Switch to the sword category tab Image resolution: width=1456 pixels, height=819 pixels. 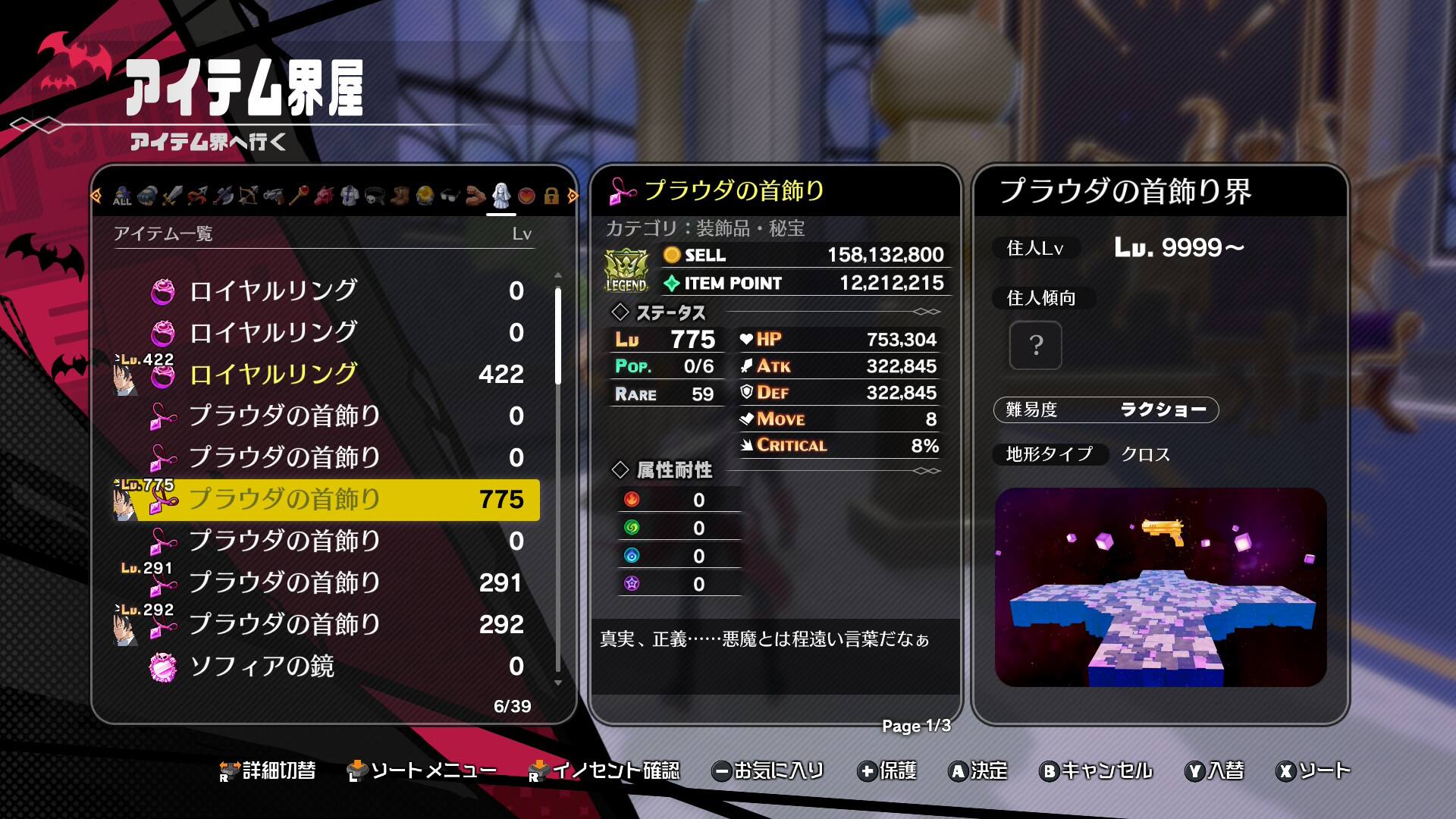tap(172, 196)
